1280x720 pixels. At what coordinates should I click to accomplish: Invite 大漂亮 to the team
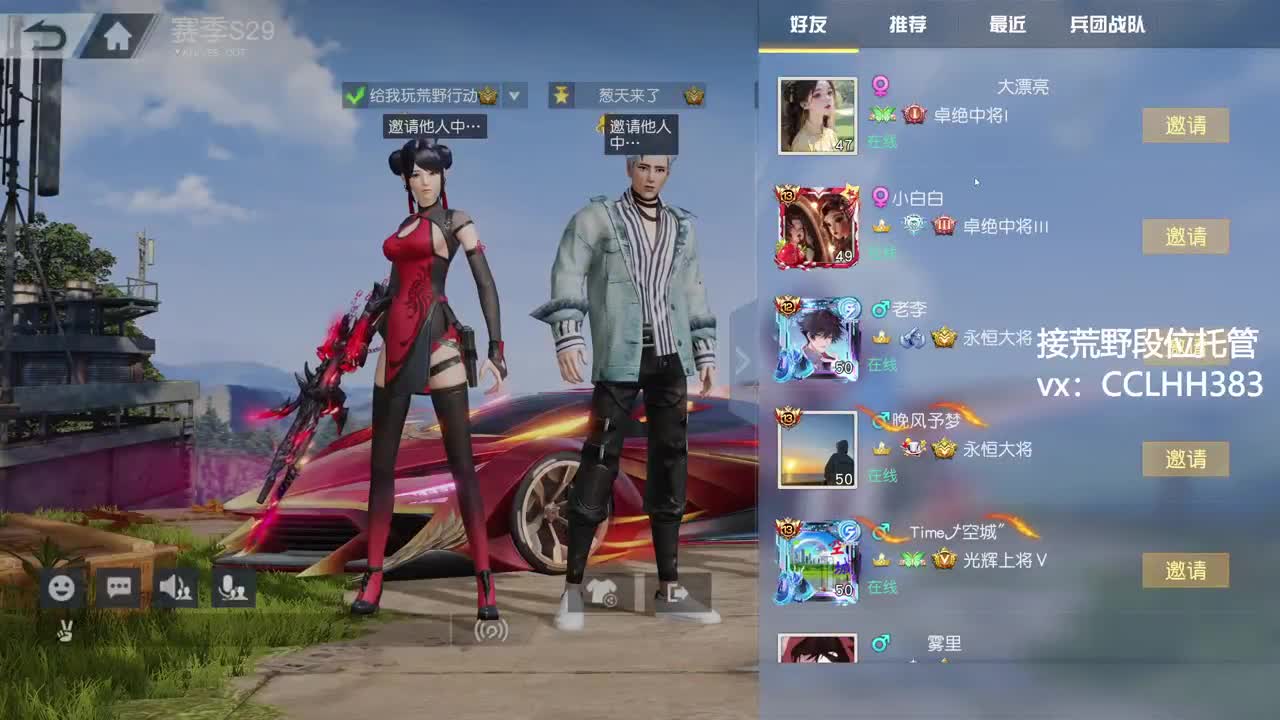(1186, 124)
